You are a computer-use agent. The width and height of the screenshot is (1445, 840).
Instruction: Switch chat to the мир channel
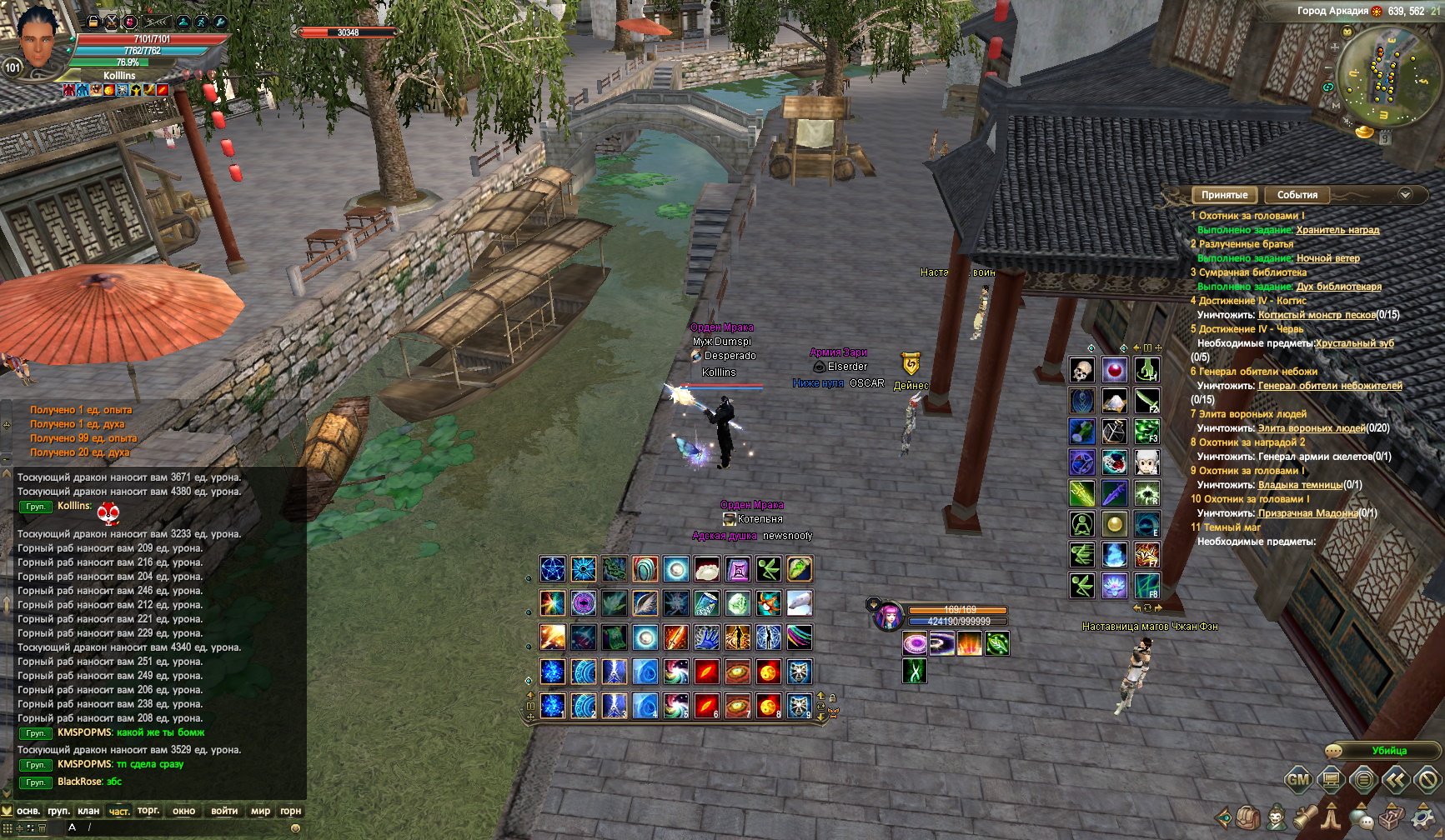click(x=260, y=811)
